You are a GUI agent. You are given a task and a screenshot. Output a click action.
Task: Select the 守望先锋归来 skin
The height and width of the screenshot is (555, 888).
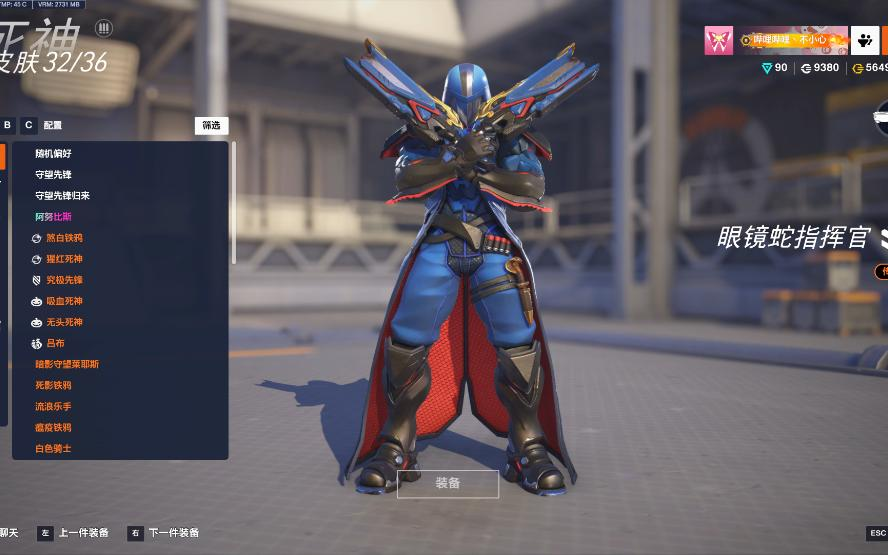[x=62, y=196]
